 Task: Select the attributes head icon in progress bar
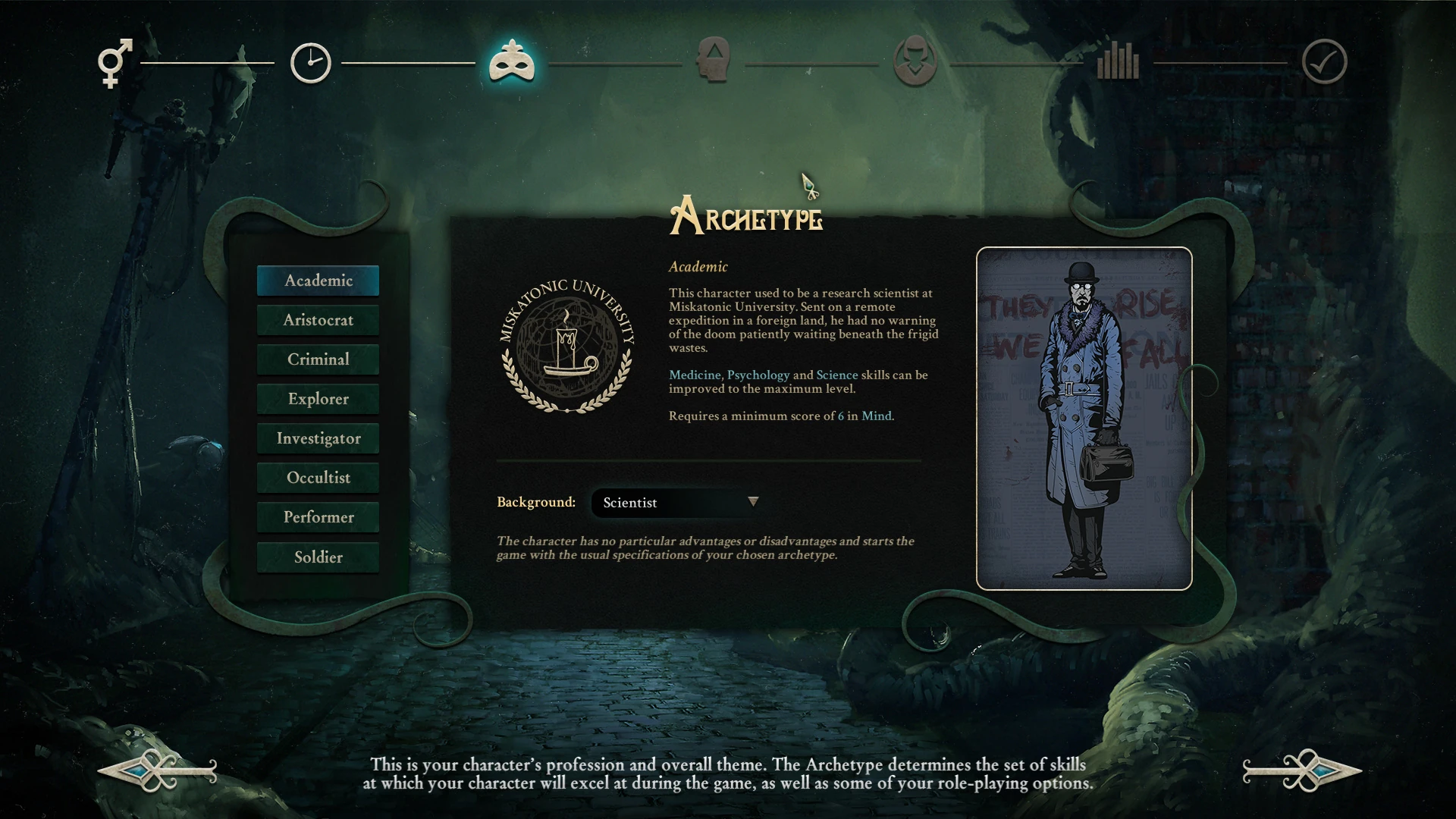pyautogui.click(x=714, y=63)
